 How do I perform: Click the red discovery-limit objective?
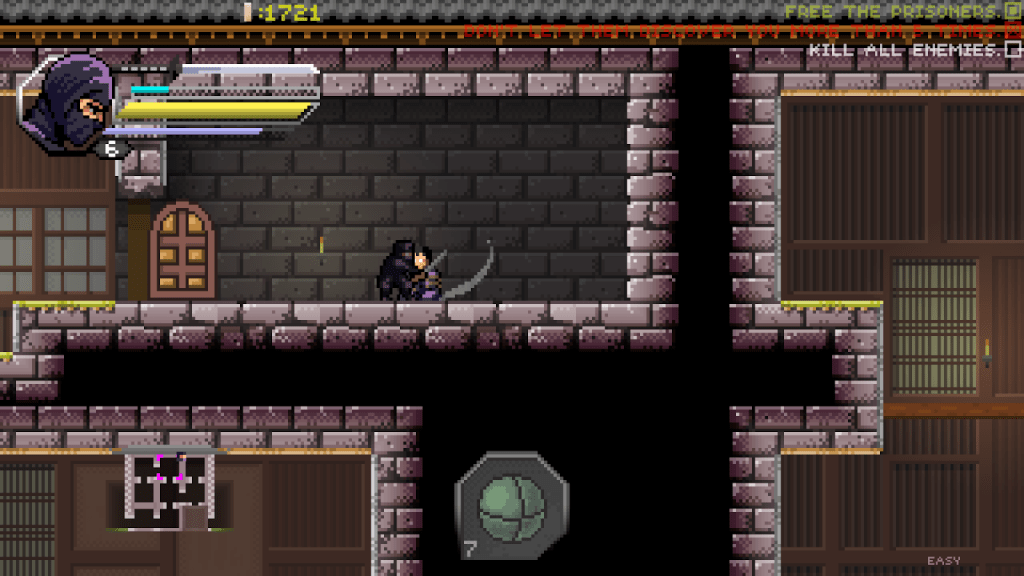735,31
